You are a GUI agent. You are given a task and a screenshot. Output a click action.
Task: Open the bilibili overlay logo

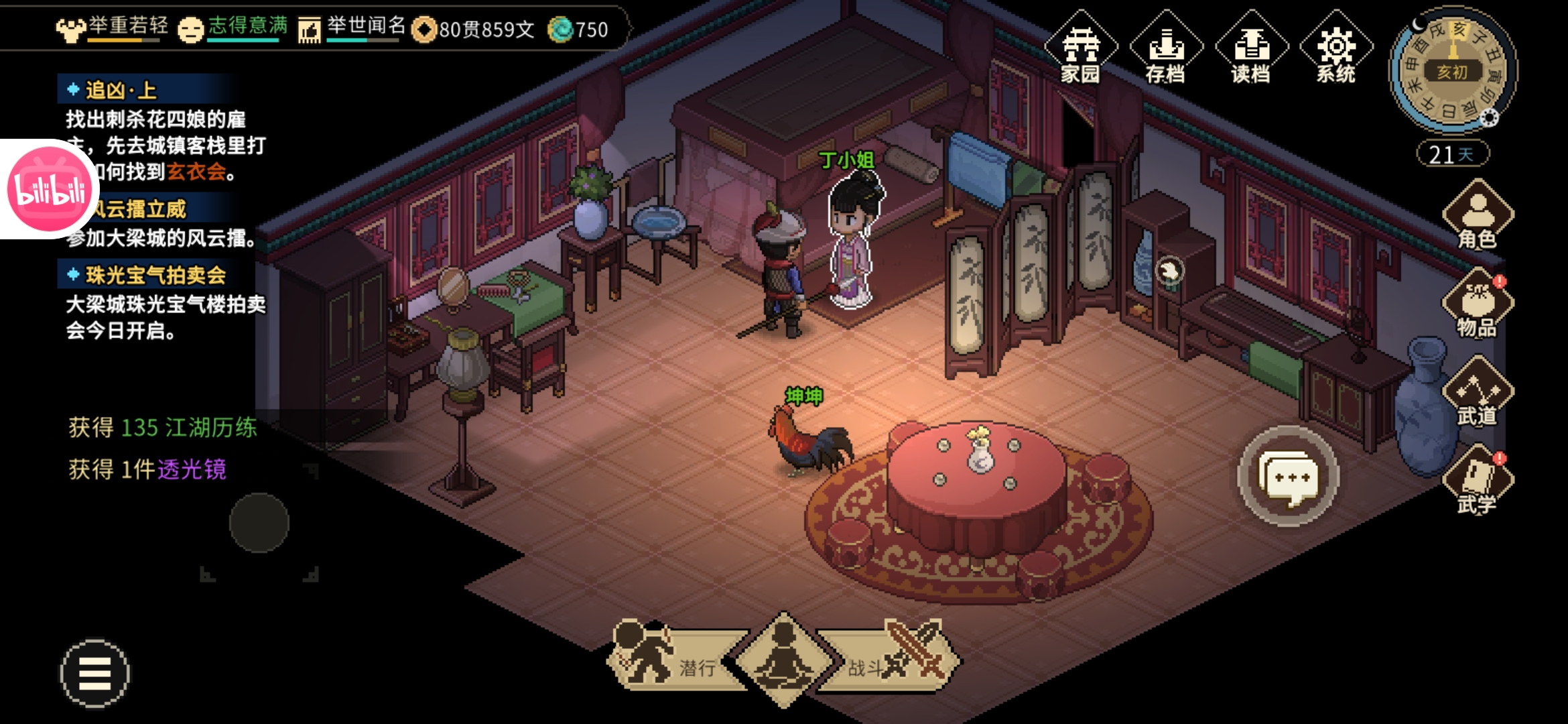click(48, 189)
